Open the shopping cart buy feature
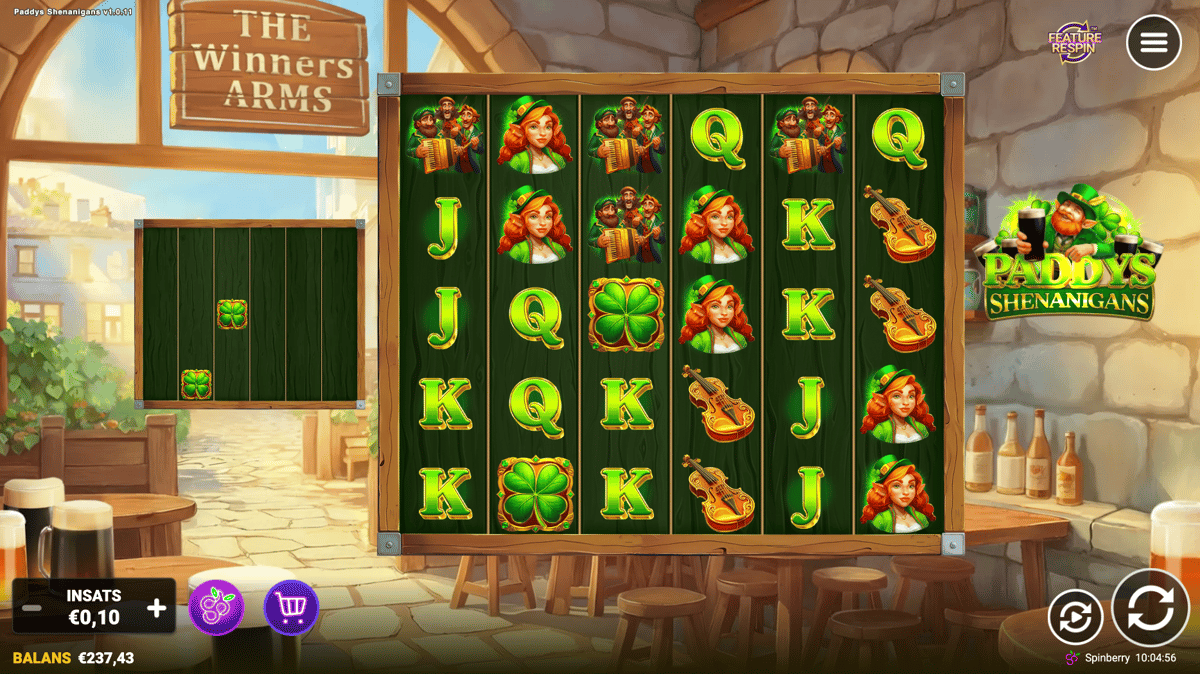This screenshot has height=674, width=1200. (291, 608)
